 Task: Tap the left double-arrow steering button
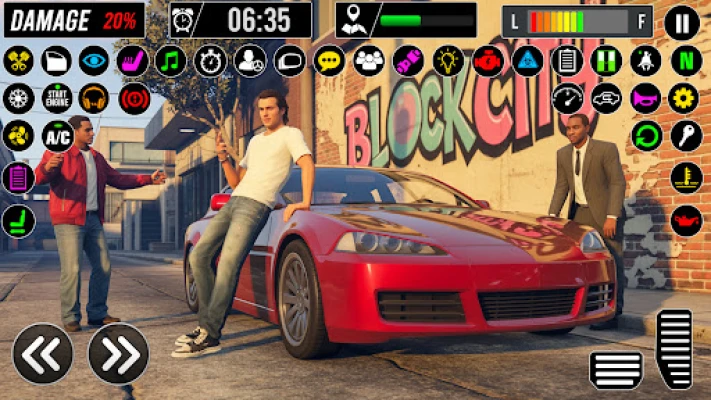pos(42,353)
